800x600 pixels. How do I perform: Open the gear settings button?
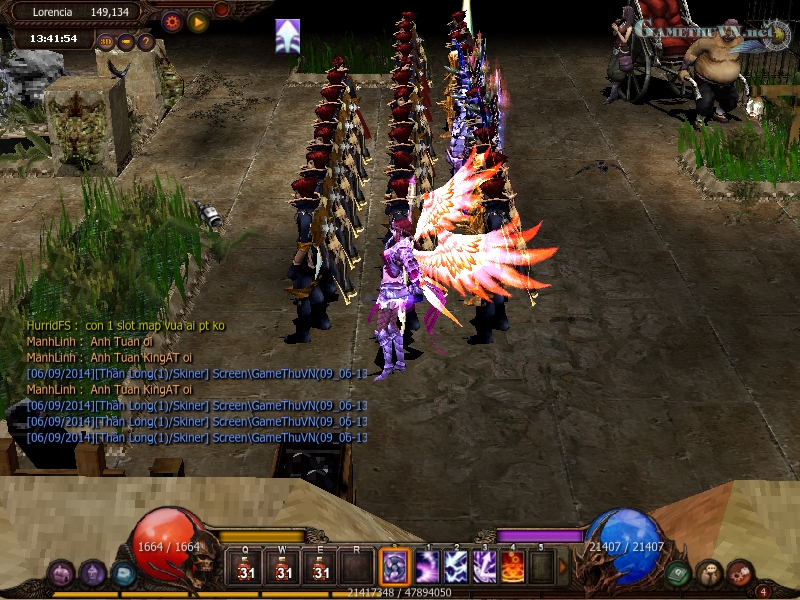[x=172, y=21]
